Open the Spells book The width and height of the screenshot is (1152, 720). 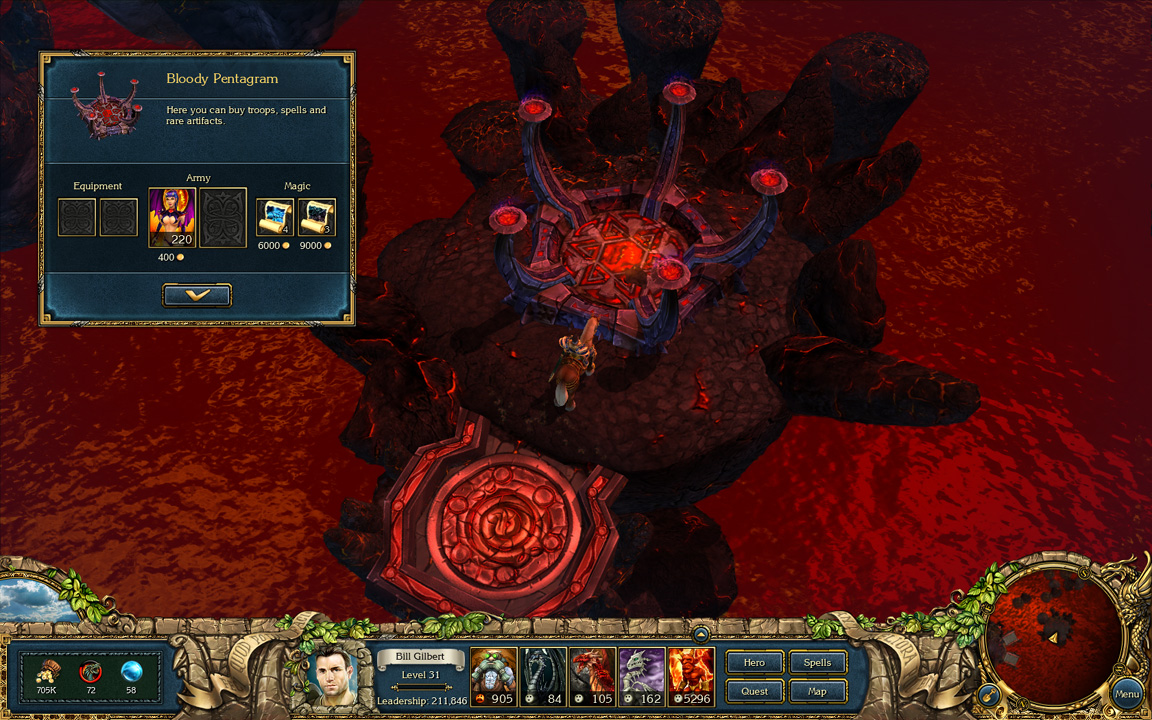817,662
